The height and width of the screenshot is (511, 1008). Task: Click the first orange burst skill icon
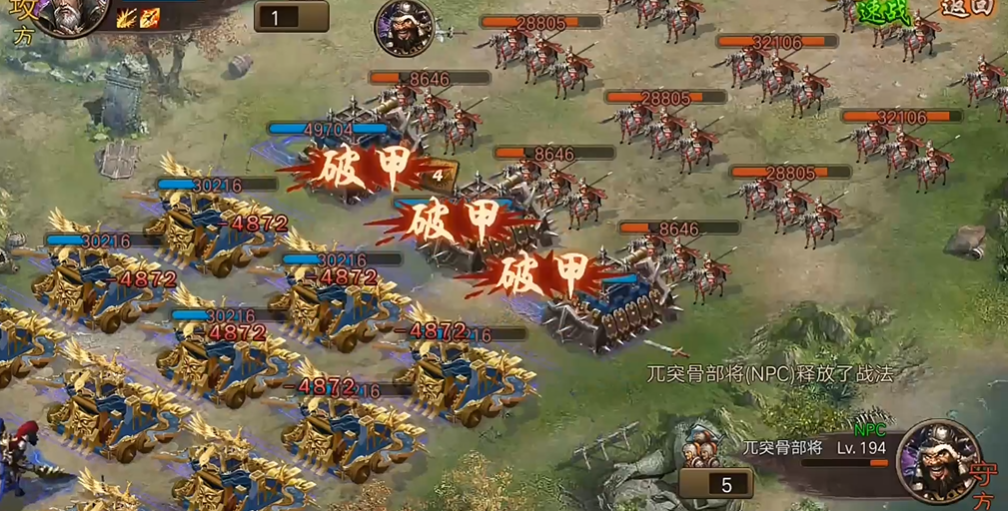(x=127, y=17)
